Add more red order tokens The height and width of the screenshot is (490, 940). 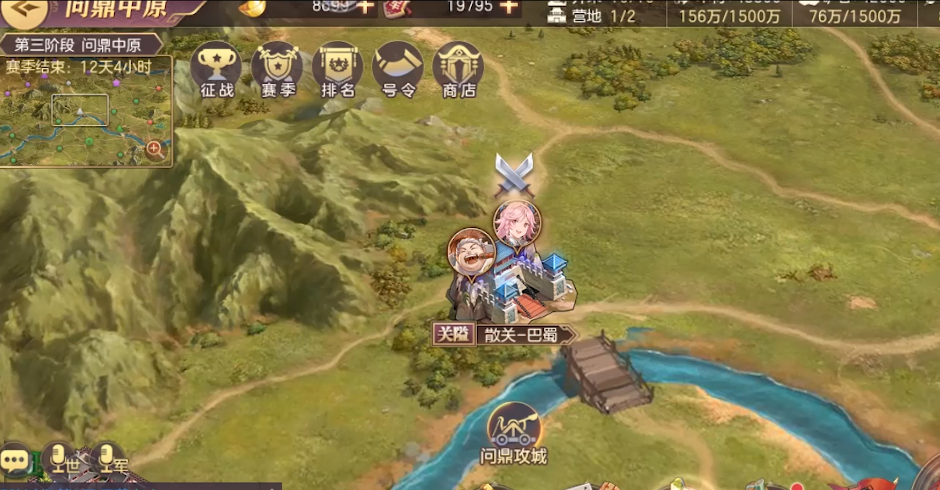[509, 7]
